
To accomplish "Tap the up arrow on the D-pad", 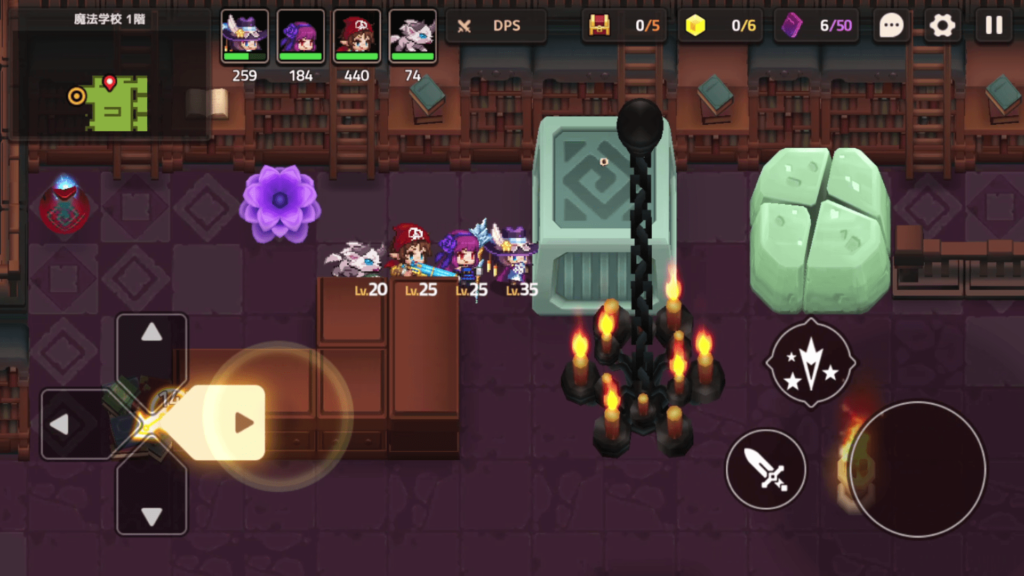I will click(152, 334).
